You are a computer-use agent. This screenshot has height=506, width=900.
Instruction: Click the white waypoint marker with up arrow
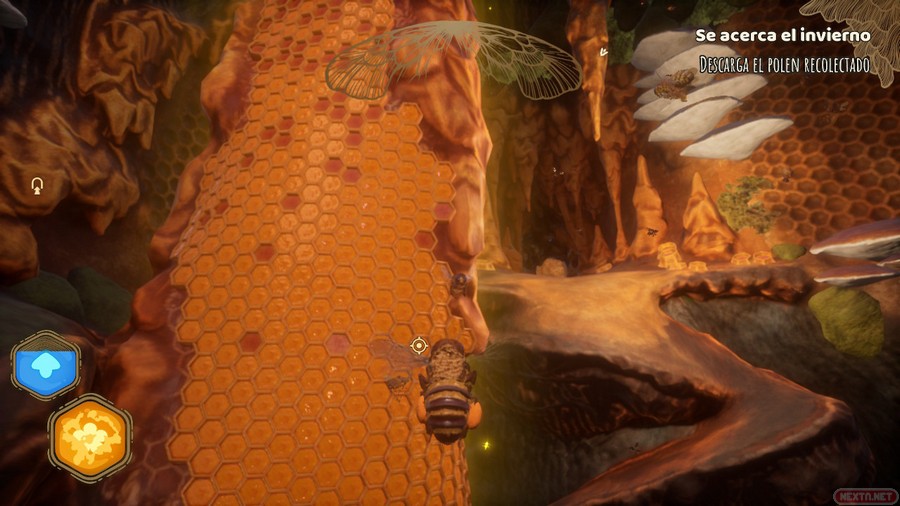(38, 185)
